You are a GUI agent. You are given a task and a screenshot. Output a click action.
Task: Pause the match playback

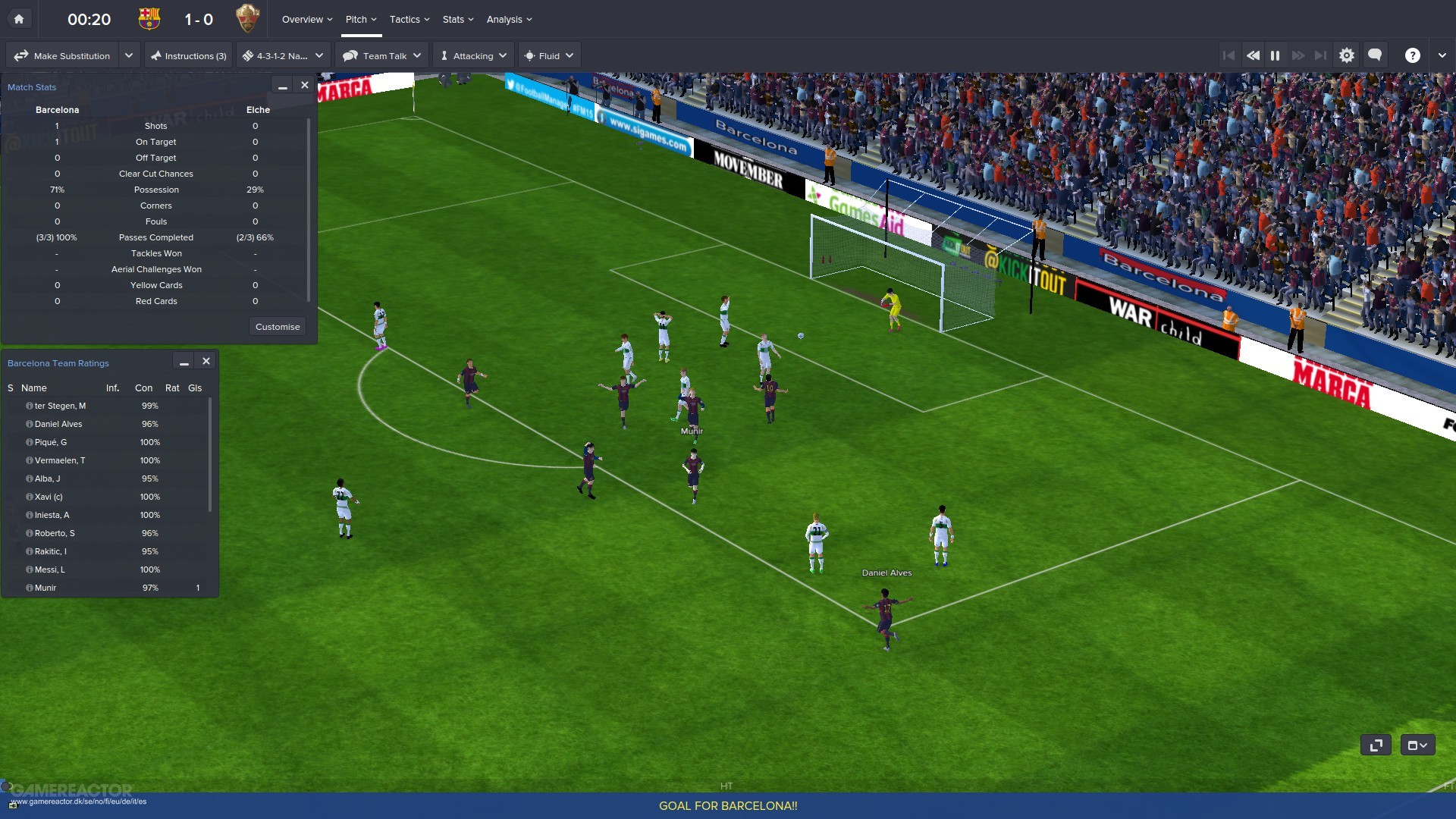1275,55
